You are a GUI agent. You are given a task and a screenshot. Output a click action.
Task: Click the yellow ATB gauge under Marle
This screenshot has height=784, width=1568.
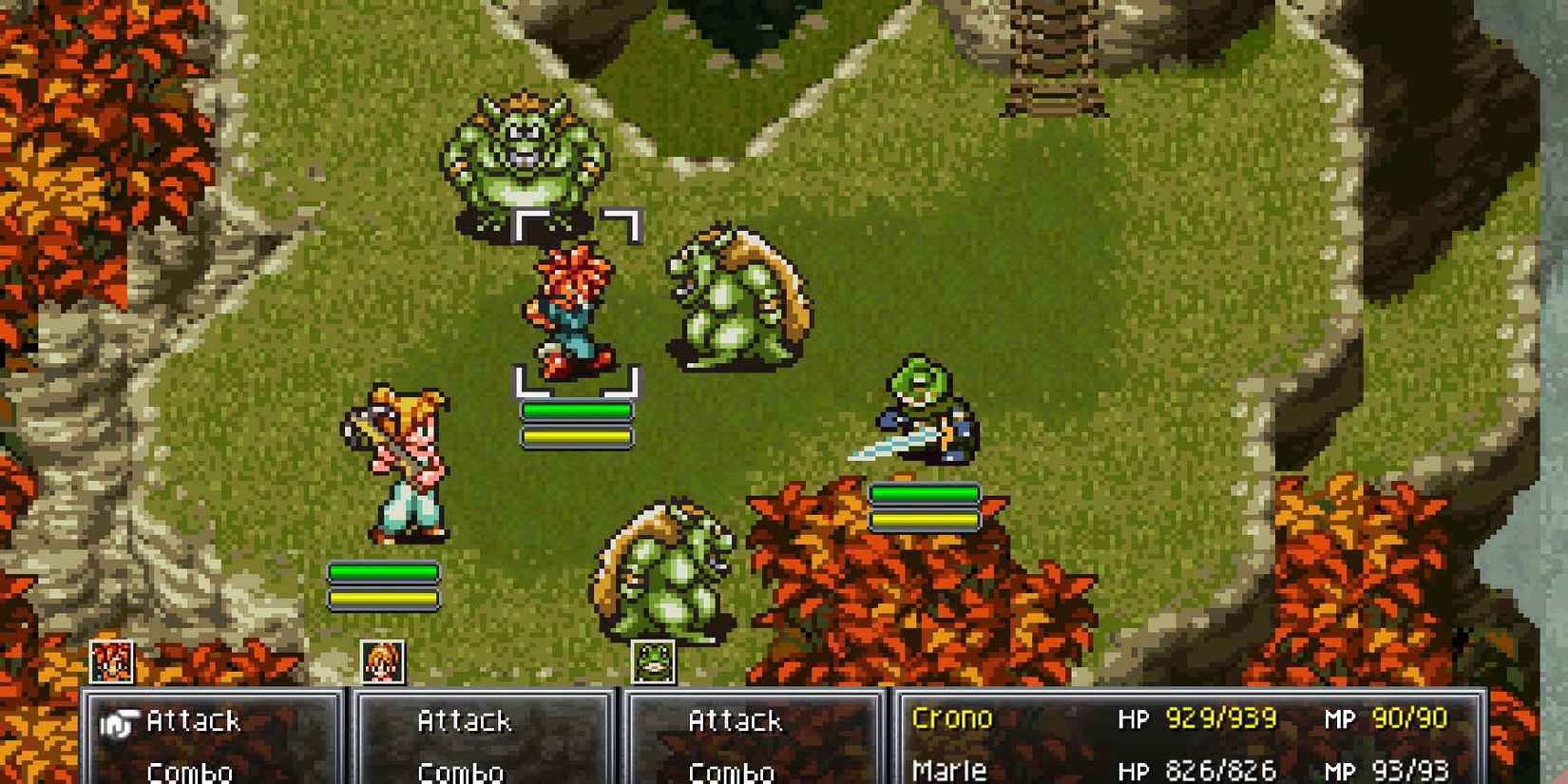(x=383, y=599)
